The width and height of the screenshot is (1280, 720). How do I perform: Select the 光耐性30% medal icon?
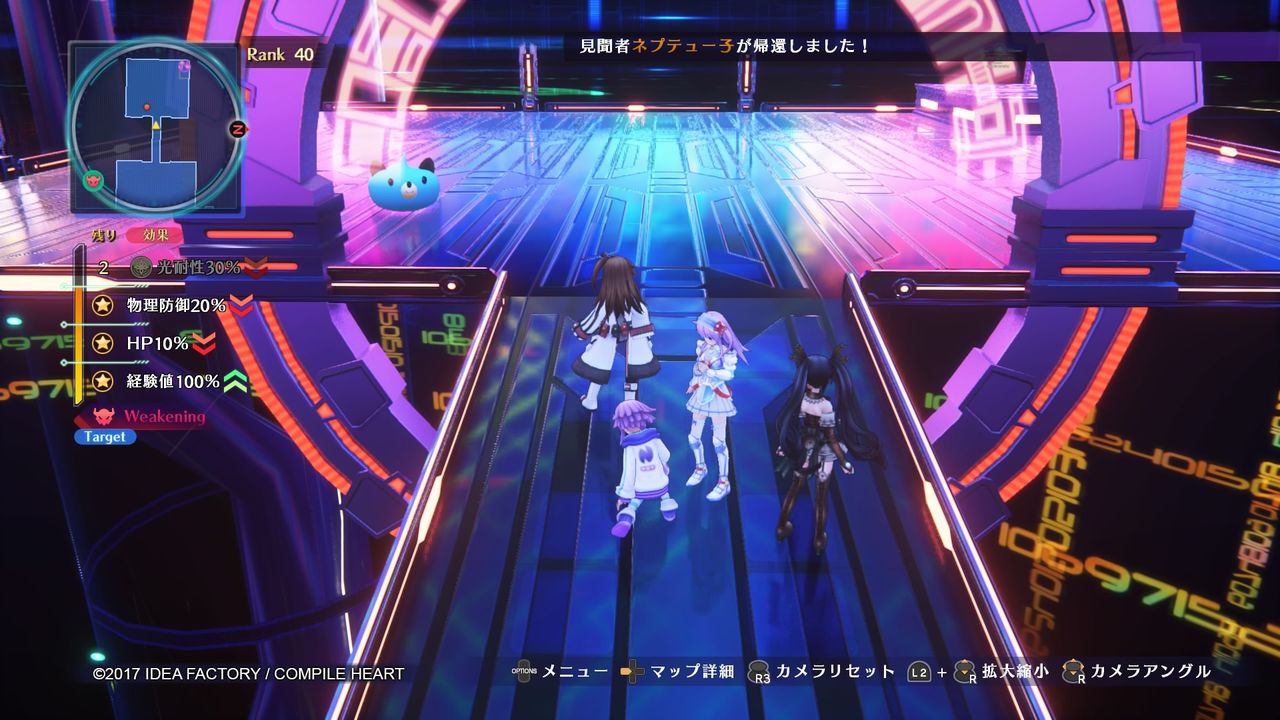coord(144,268)
